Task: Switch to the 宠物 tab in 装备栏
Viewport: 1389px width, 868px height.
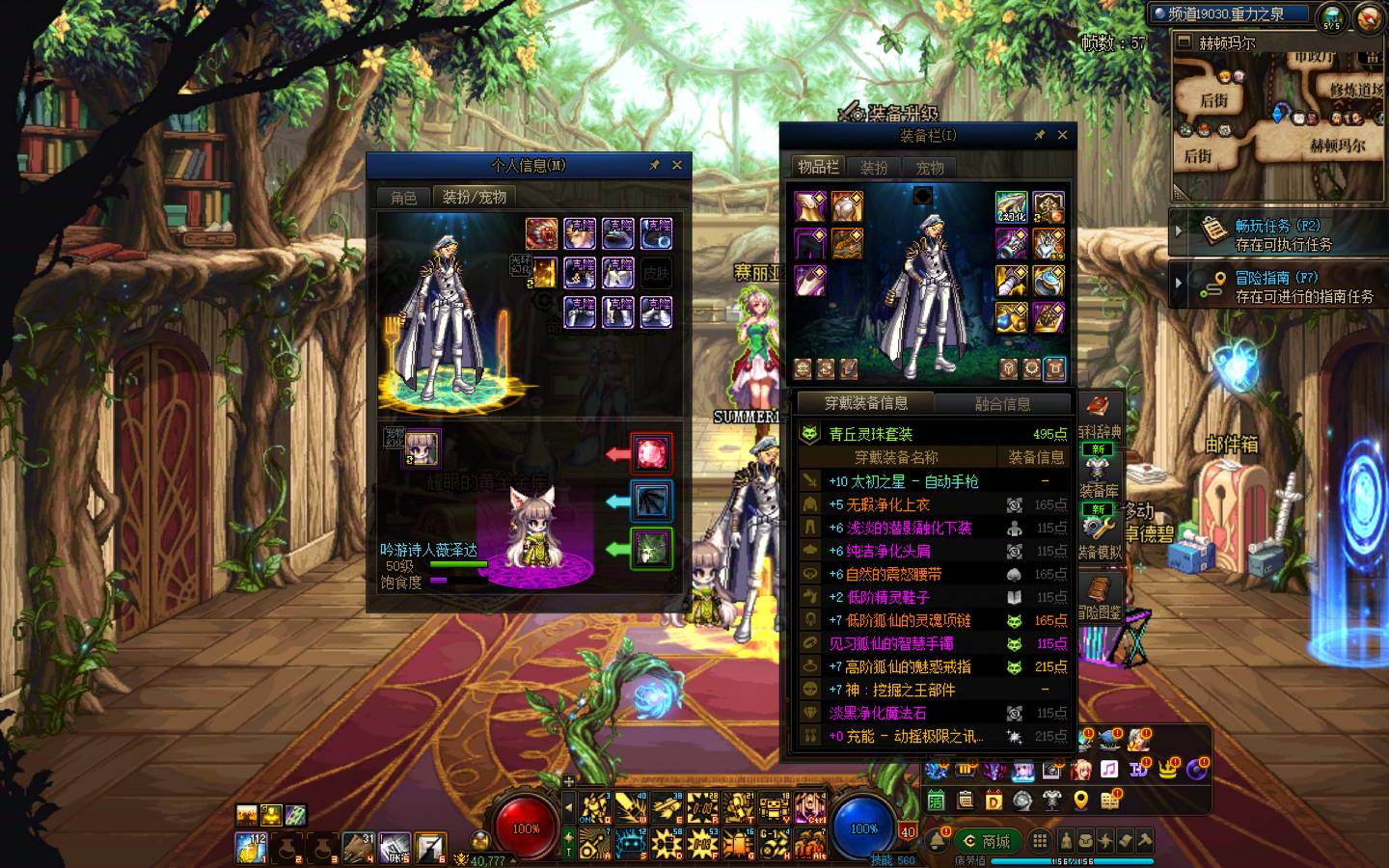Action: [930, 168]
